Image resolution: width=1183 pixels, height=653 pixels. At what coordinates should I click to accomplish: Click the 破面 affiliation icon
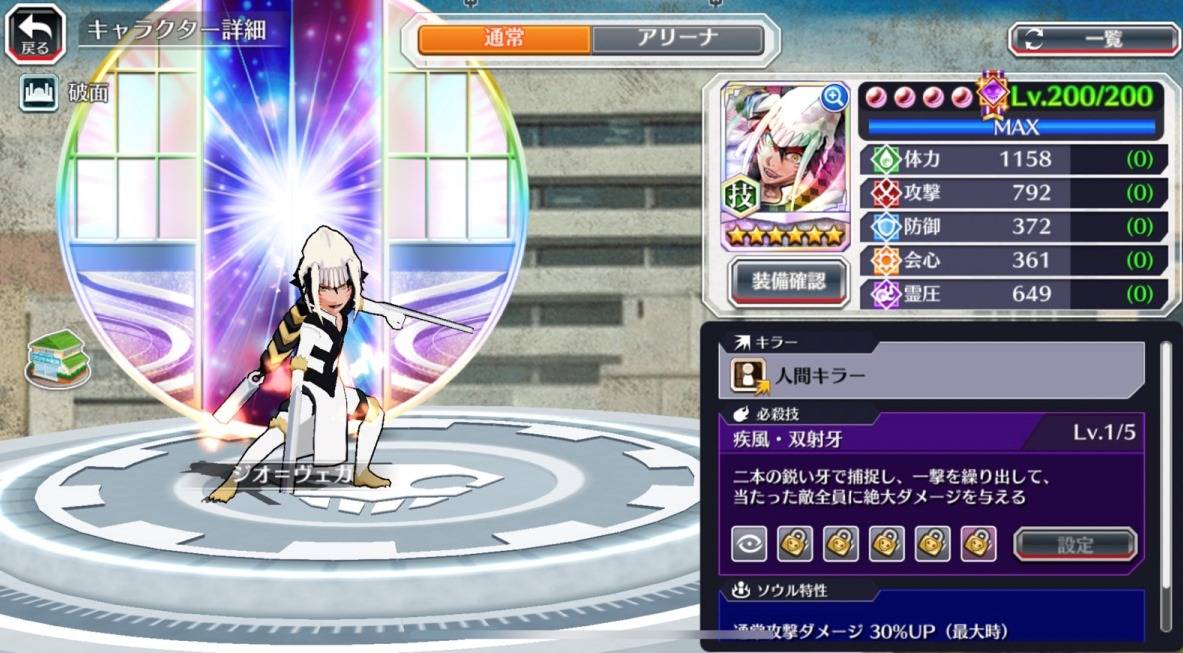coord(37,93)
